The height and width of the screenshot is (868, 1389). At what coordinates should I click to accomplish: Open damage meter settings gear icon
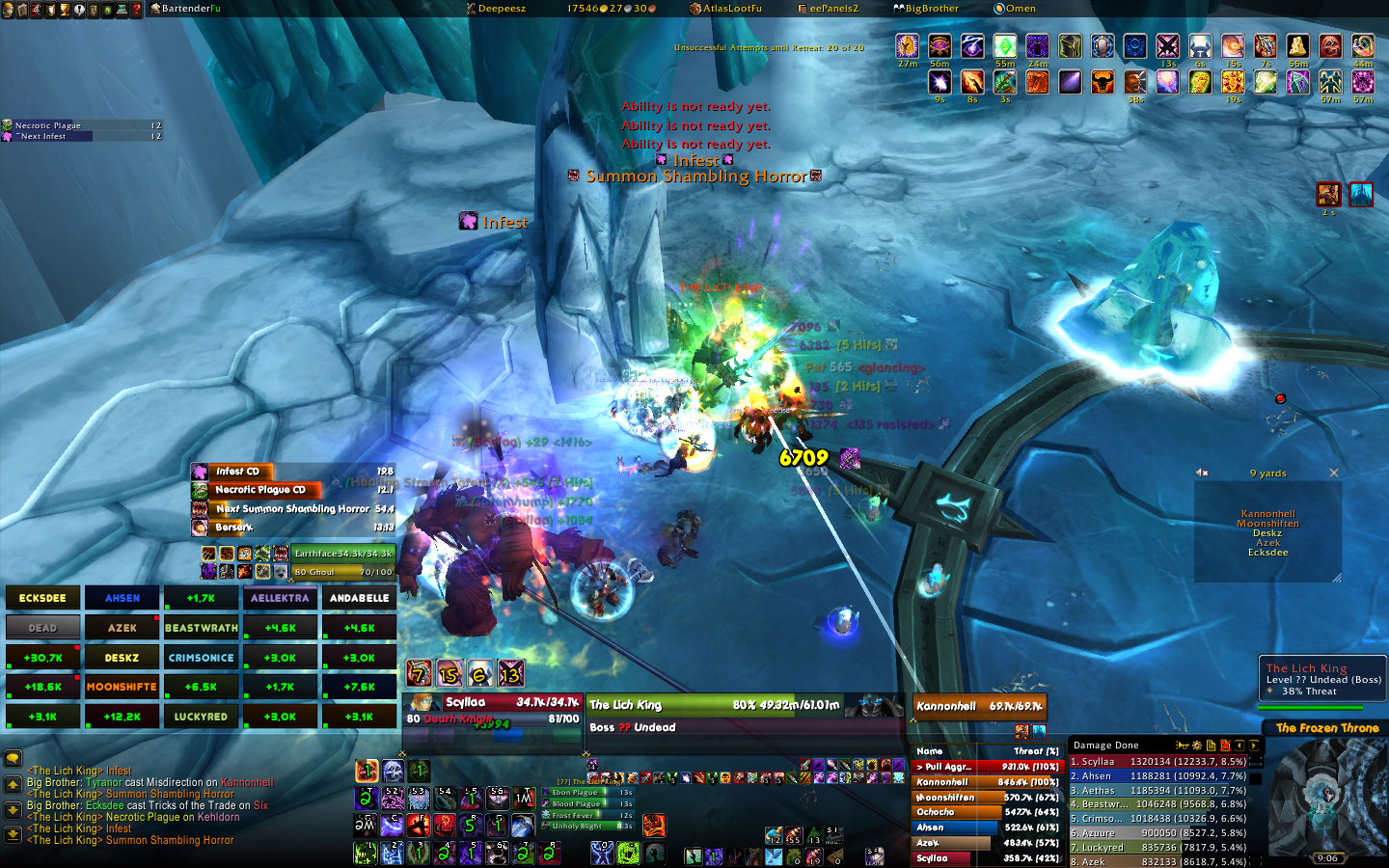pos(1197,746)
